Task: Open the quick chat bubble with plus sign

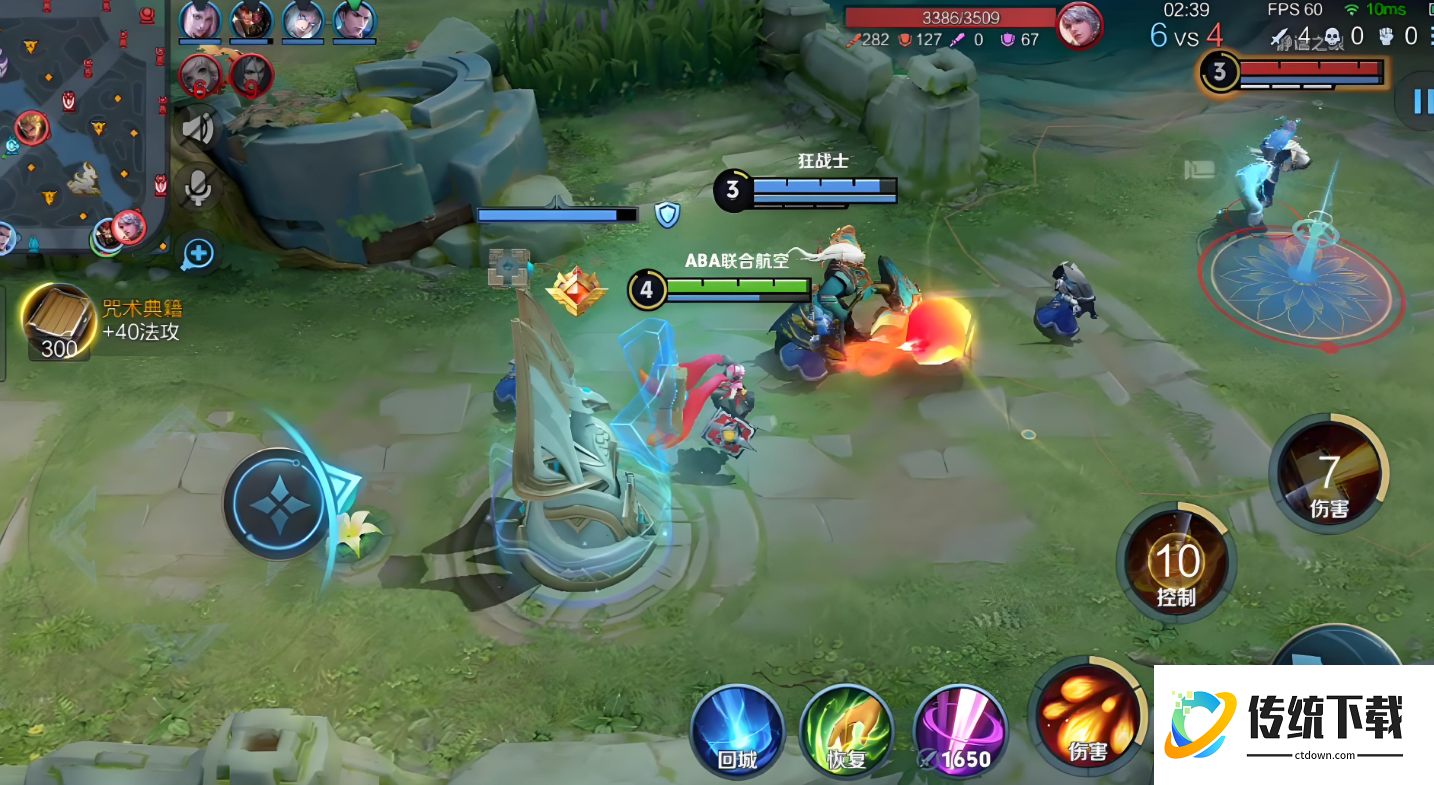Action: (198, 253)
